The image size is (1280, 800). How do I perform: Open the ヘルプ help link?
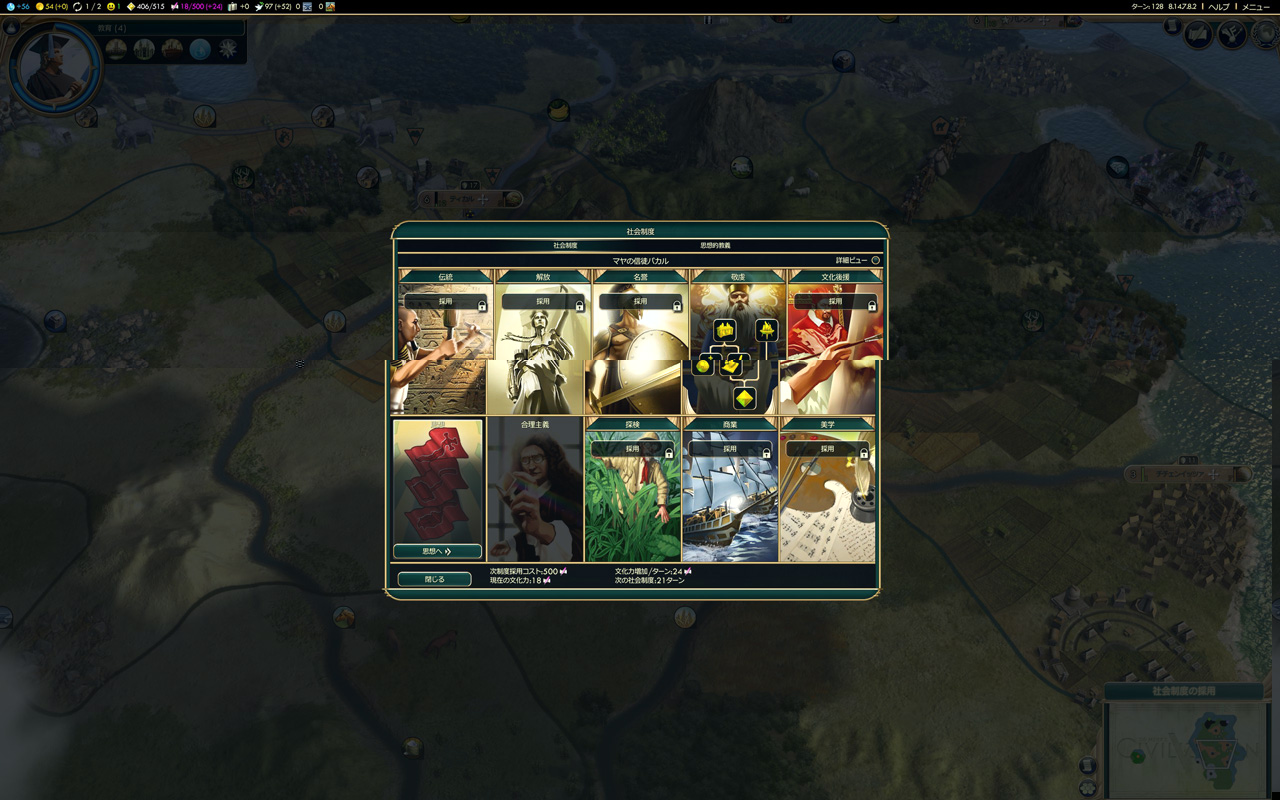[1219, 6]
